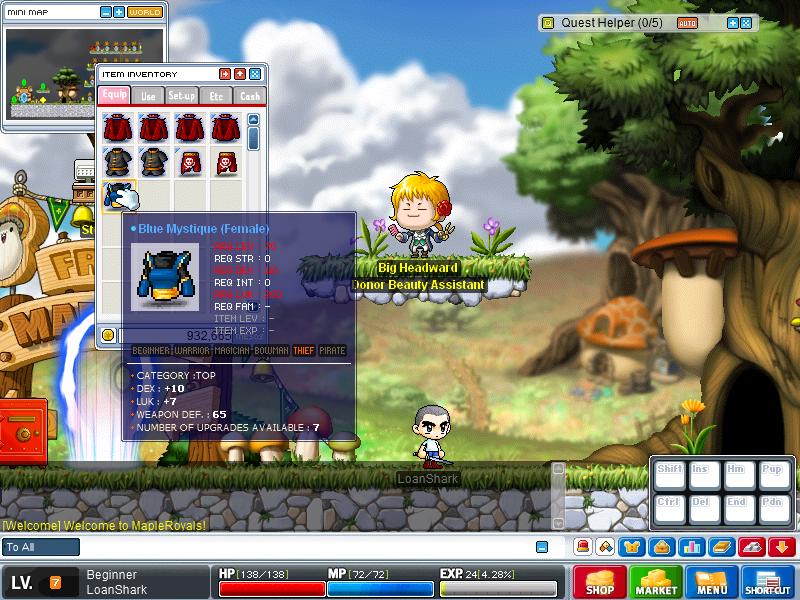The image size is (800, 600).
Task: Click the red down-arrow quickslot toggle
Action: tap(782, 547)
